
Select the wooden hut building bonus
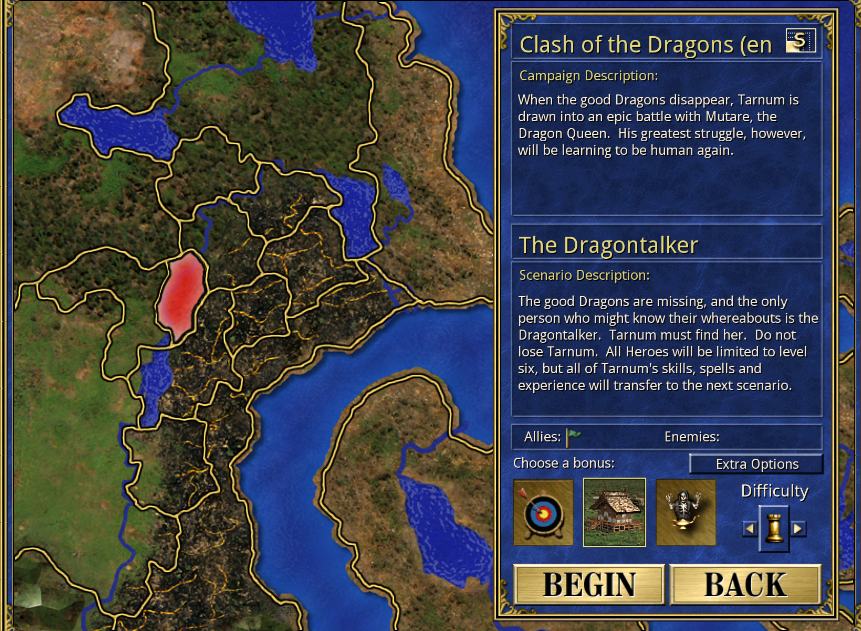tap(614, 513)
